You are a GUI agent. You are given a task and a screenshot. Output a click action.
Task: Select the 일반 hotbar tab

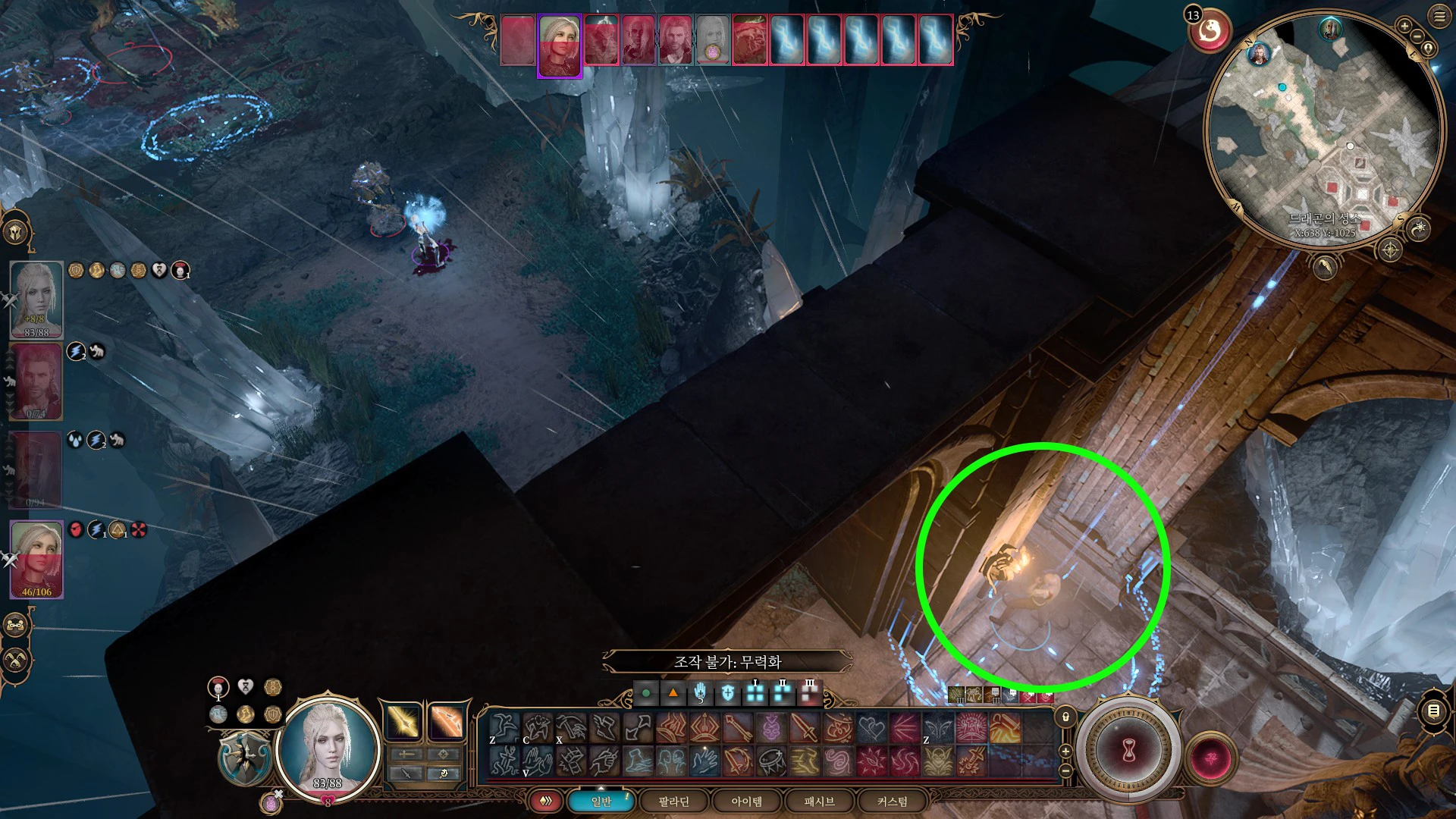601,802
